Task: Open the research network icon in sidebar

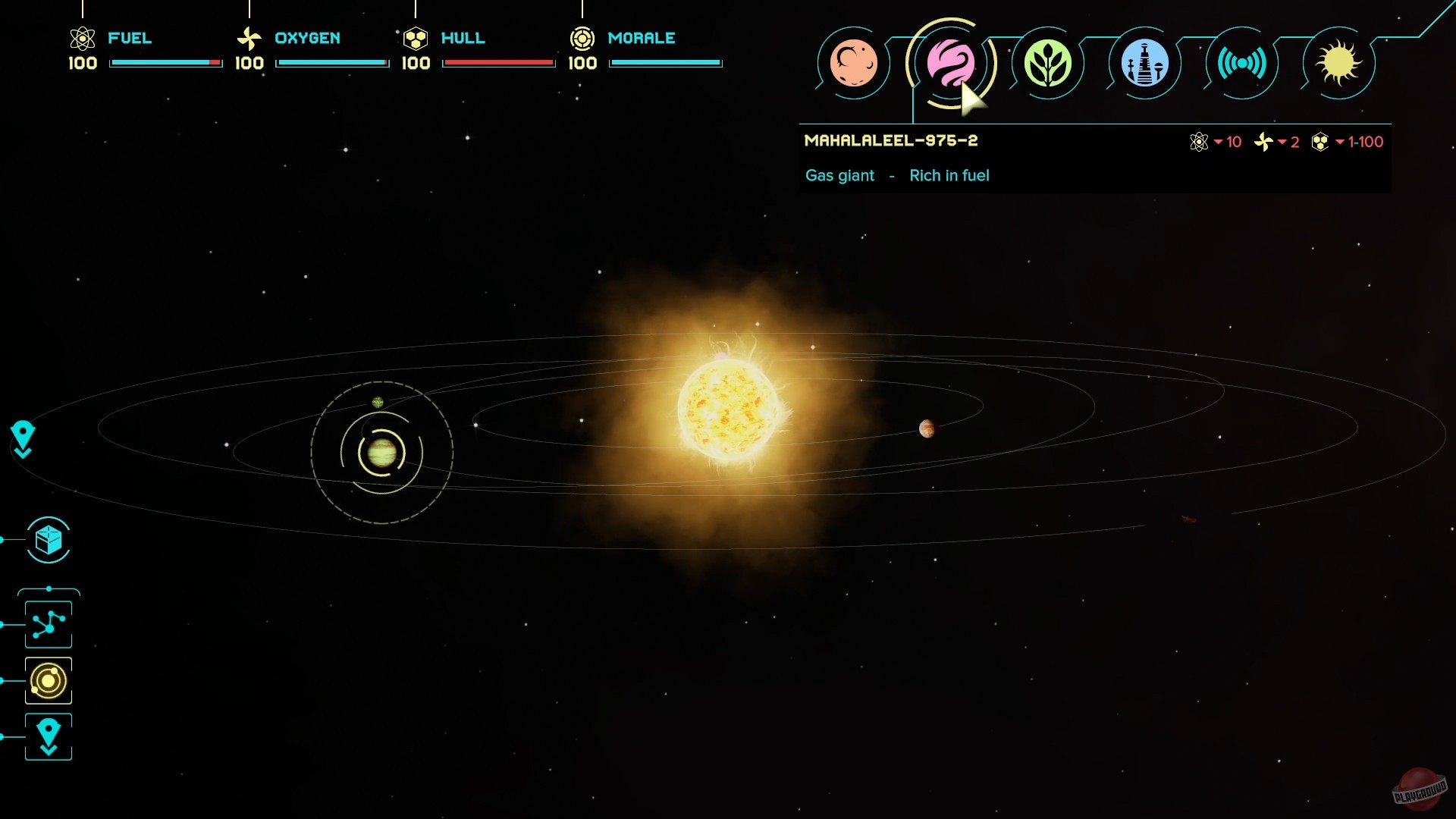Action: (x=48, y=623)
